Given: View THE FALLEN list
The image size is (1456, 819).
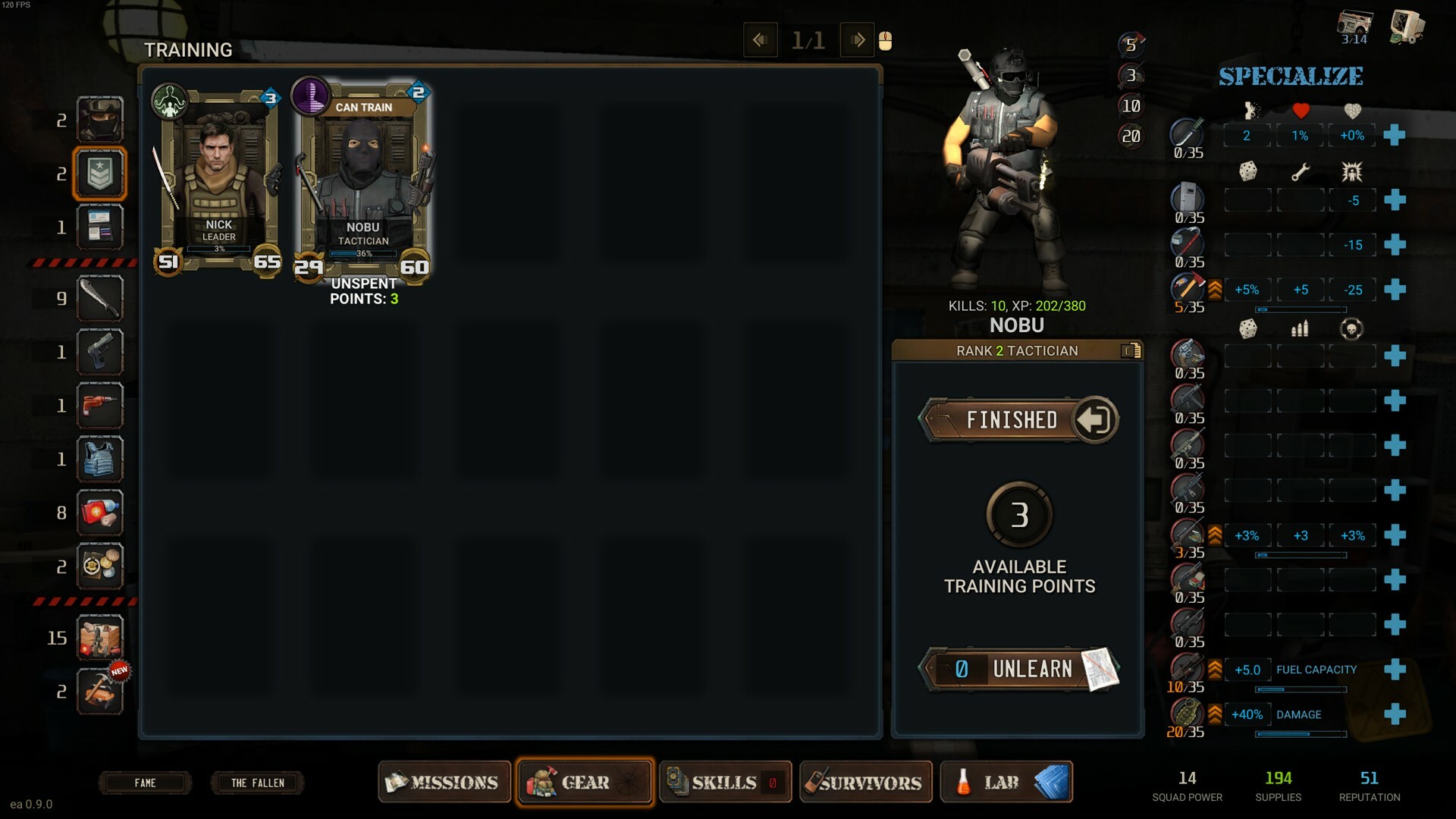Looking at the screenshot, I should pos(257,783).
